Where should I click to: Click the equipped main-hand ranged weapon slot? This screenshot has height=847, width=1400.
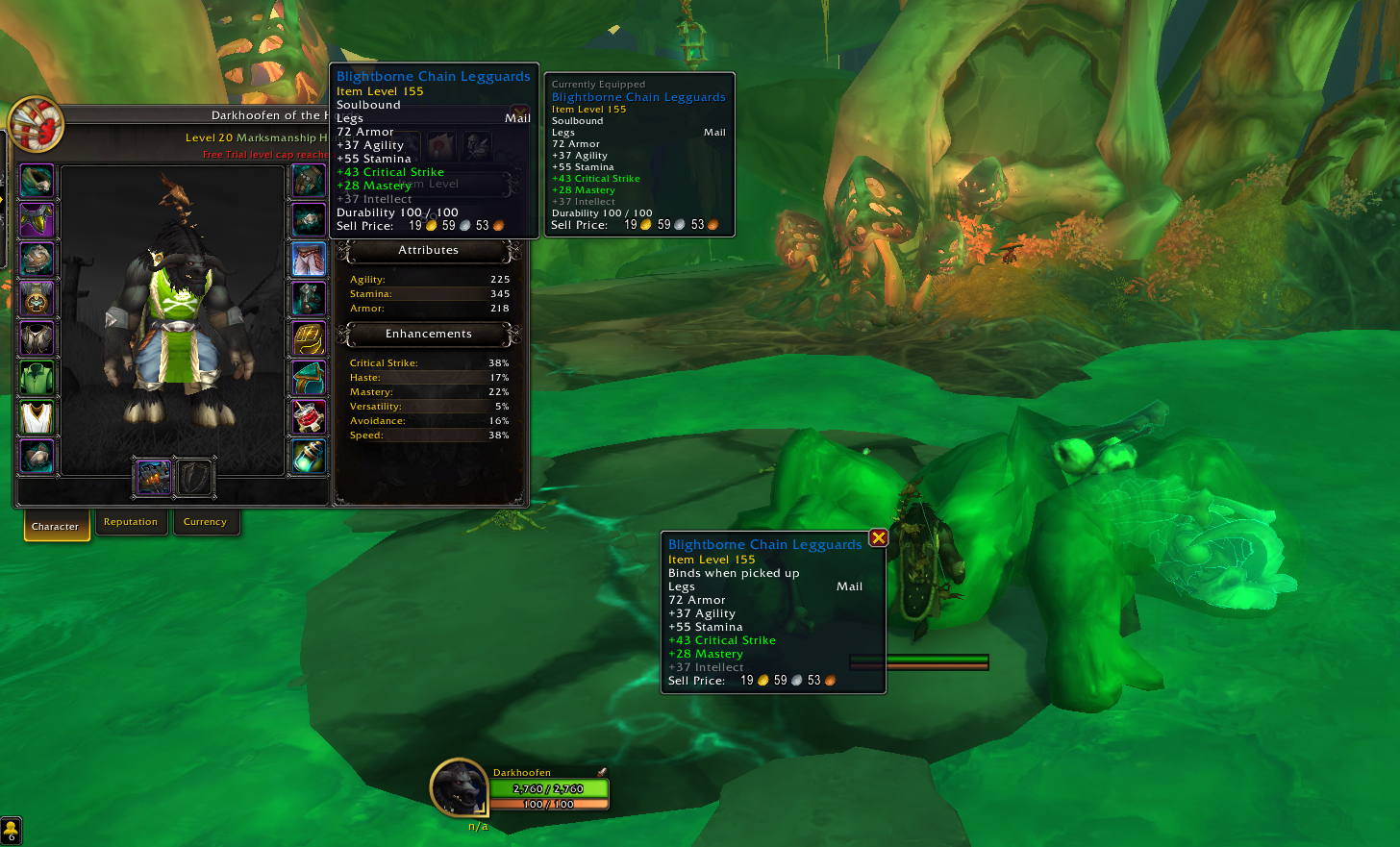[x=154, y=477]
